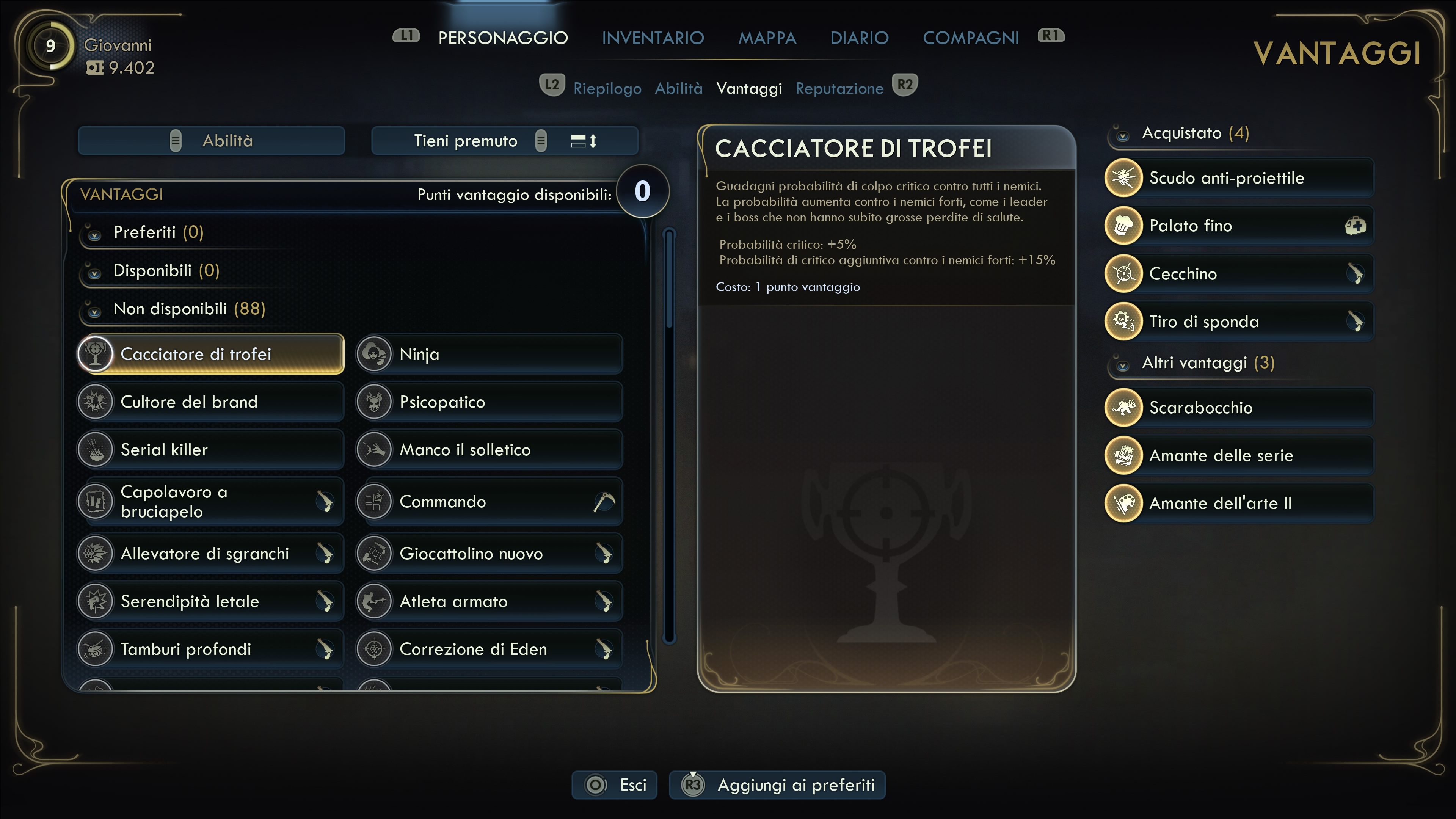
Task: Open the Reputazione sub-tab
Action: coord(839,89)
